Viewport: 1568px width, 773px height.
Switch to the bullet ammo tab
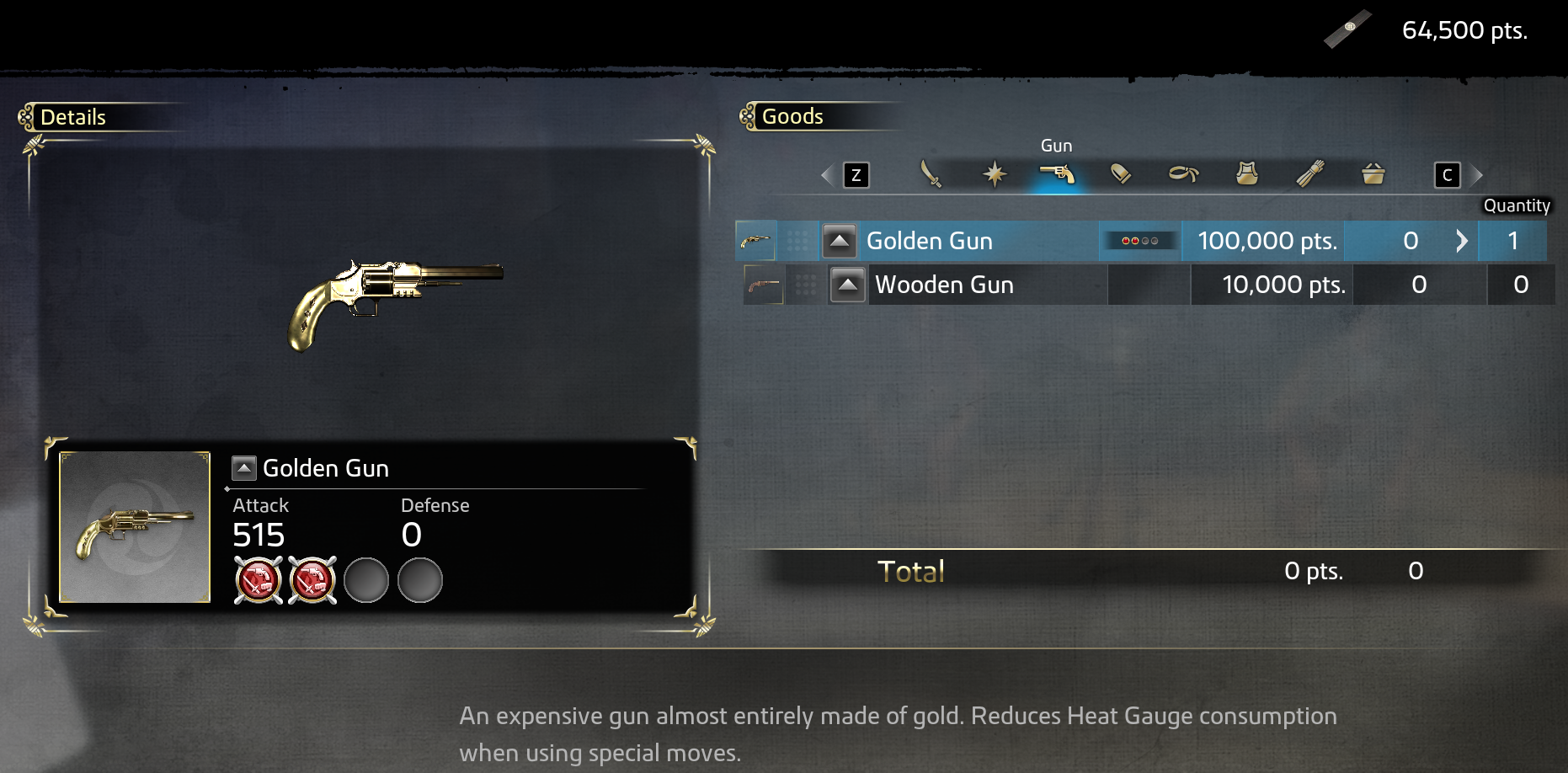1121,174
